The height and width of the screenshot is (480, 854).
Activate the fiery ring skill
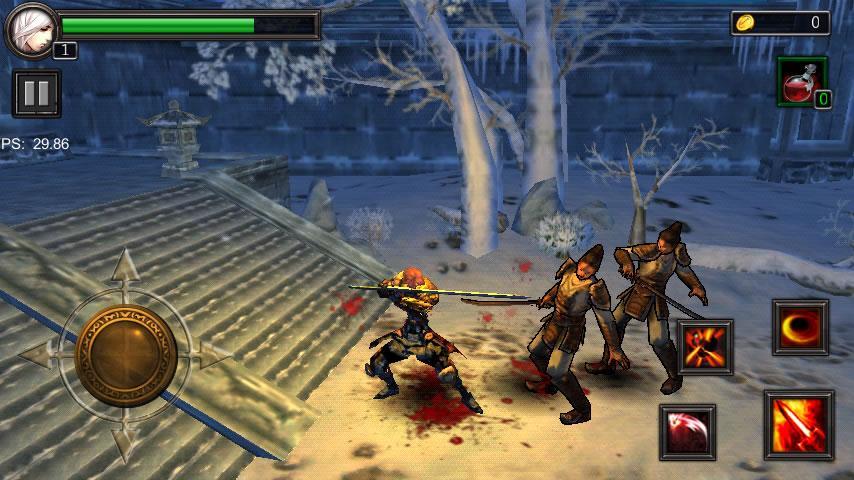[x=800, y=327]
